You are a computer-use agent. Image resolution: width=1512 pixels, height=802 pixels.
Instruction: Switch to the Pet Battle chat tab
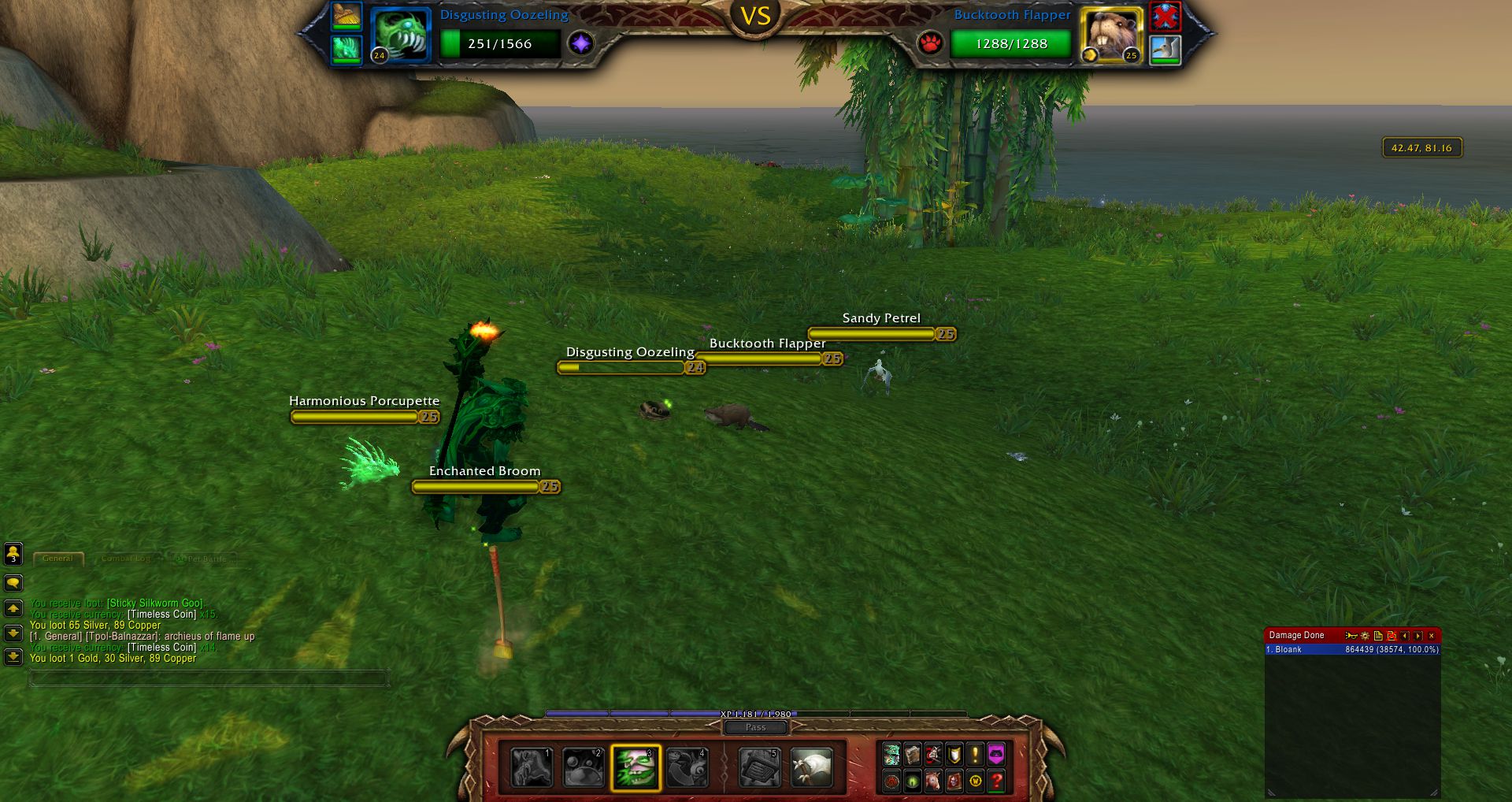tap(202, 559)
